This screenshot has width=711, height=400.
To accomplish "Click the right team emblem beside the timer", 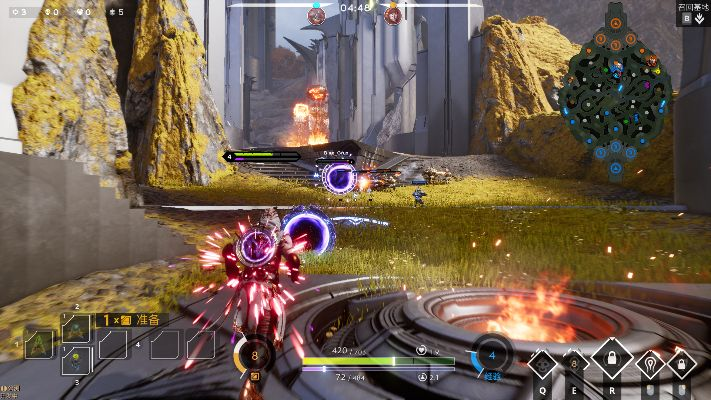I will click(x=393, y=14).
